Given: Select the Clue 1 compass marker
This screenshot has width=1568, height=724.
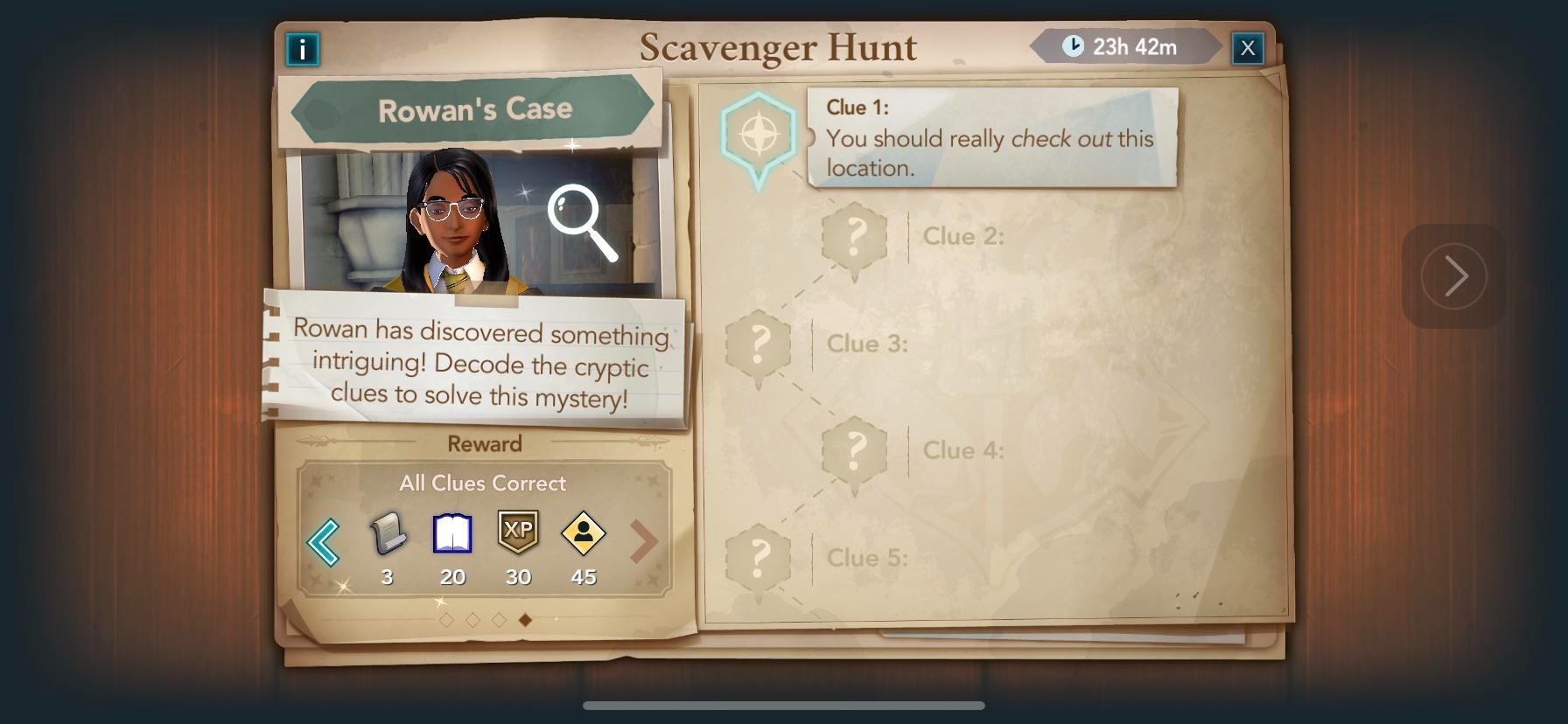Looking at the screenshot, I should tap(759, 136).
